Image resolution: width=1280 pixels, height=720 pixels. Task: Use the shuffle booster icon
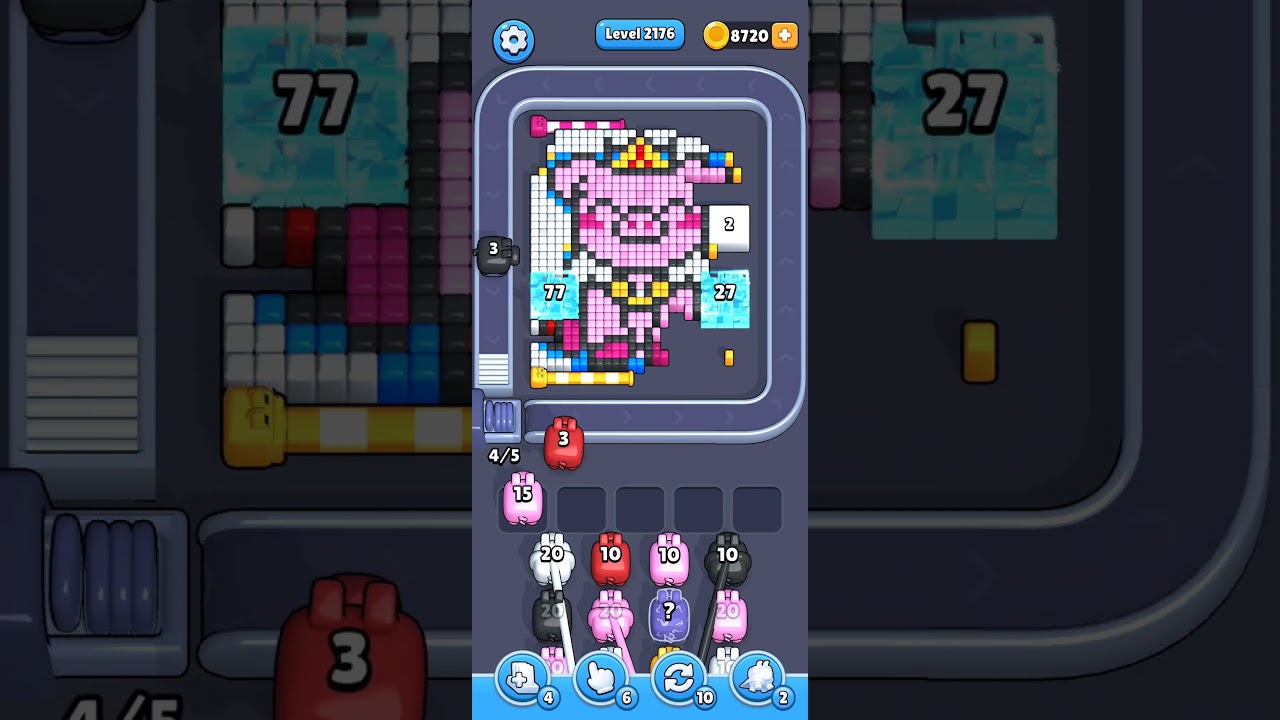tap(680, 678)
